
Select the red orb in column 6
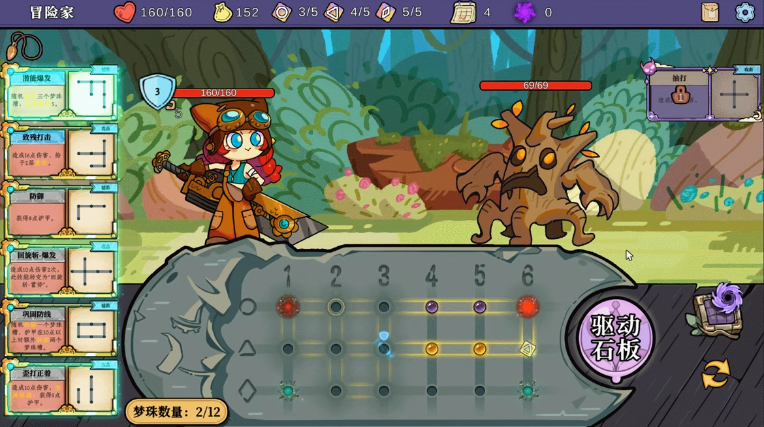point(527,307)
